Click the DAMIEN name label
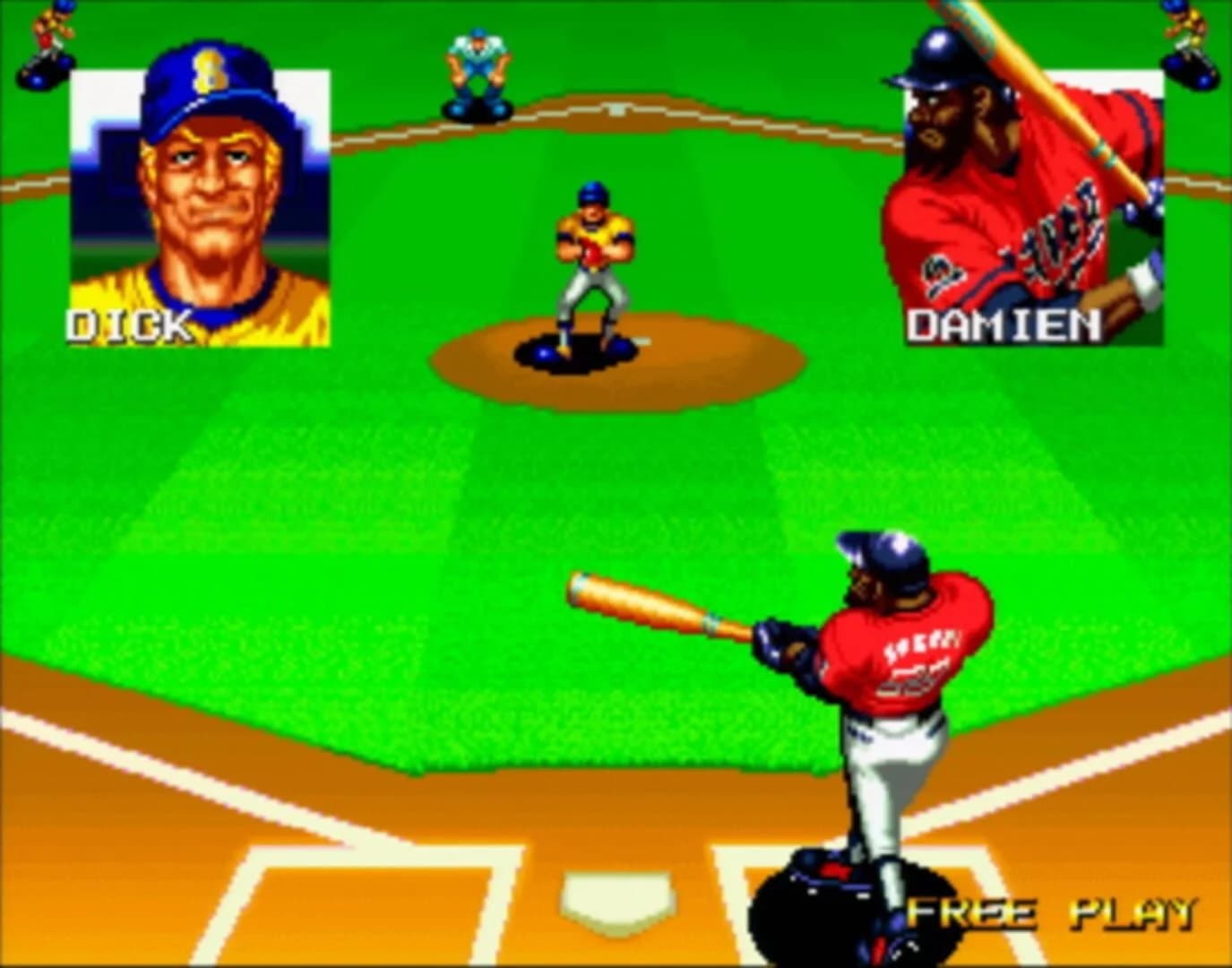 click(x=1004, y=324)
